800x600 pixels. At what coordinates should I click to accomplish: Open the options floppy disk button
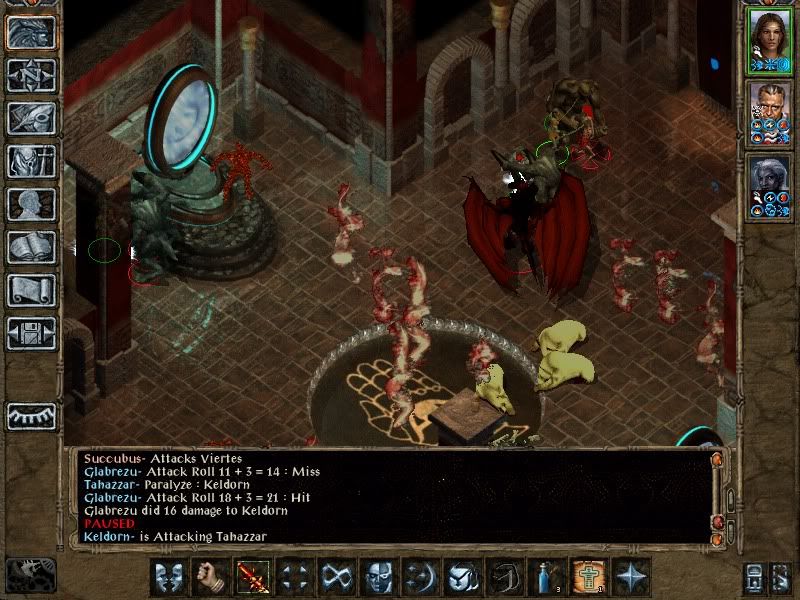tap(31, 333)
